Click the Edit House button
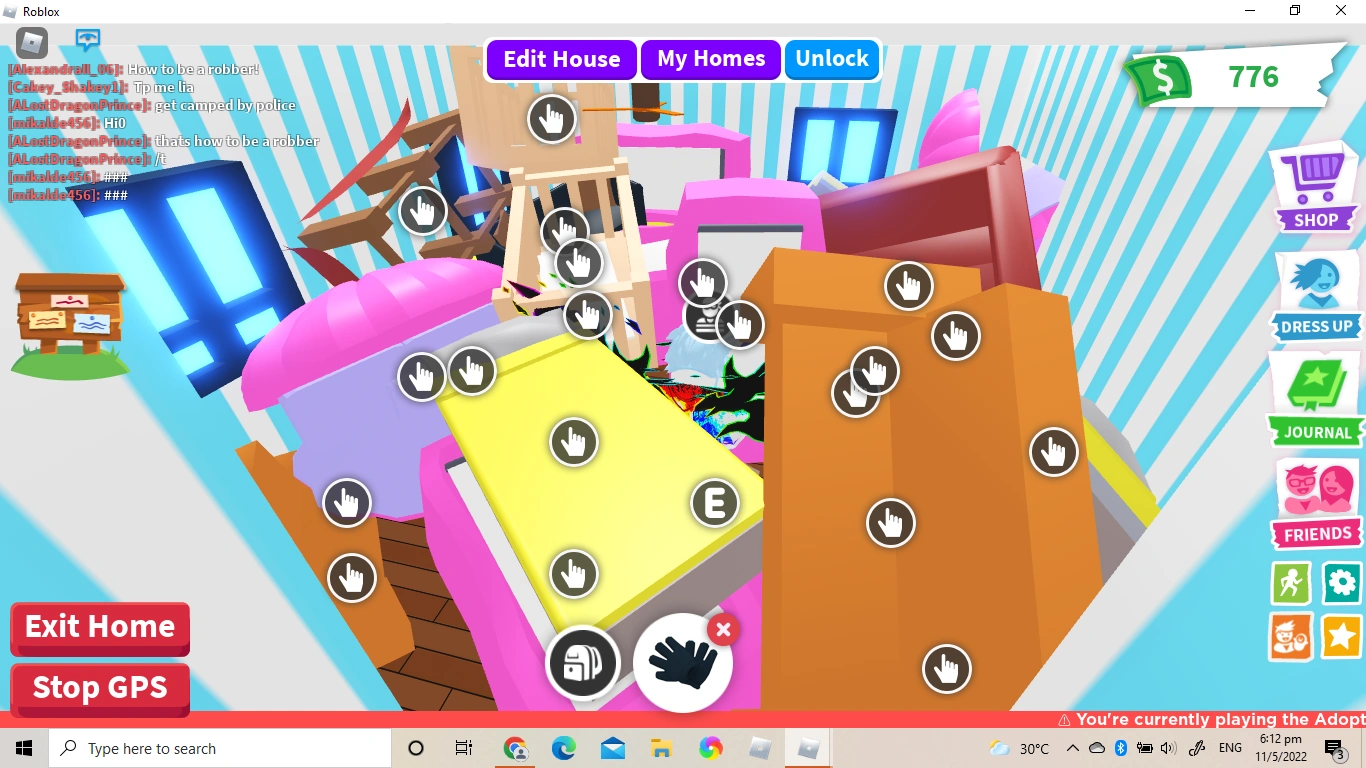The image size is (1366, 768). (561, 59)
